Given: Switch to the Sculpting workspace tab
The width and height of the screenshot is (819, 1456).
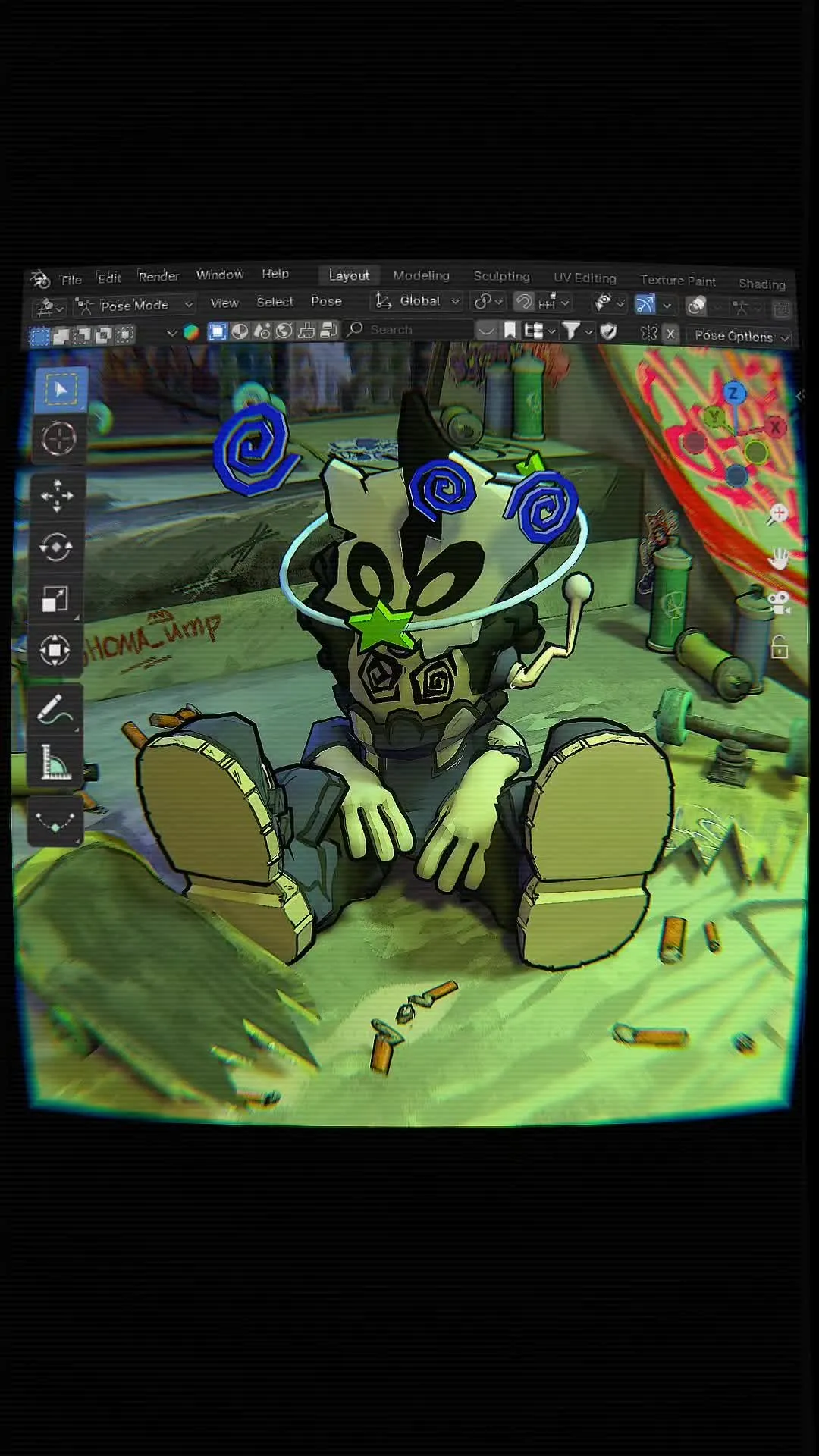Looking at the screenshot, I should [501, 277].
